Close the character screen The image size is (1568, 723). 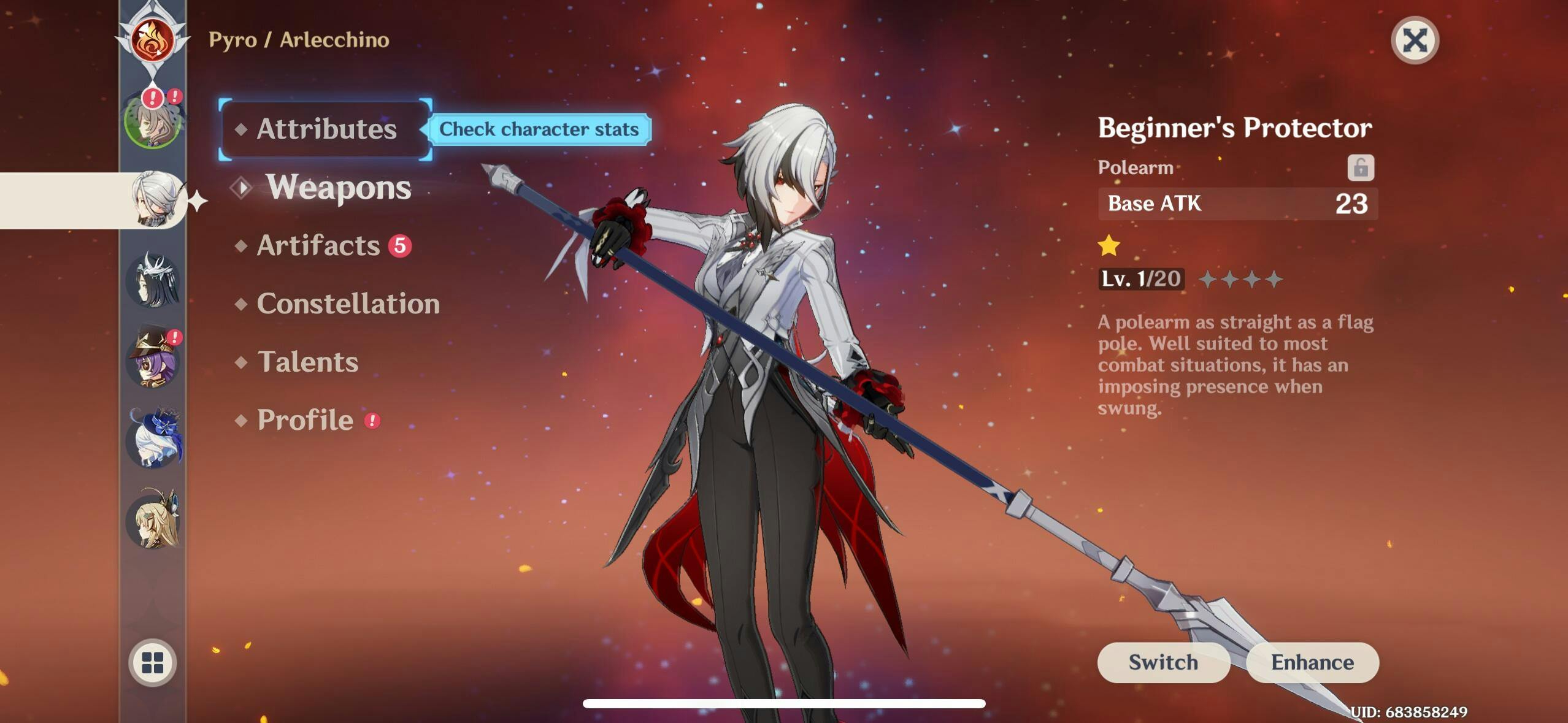[1415, 40]
